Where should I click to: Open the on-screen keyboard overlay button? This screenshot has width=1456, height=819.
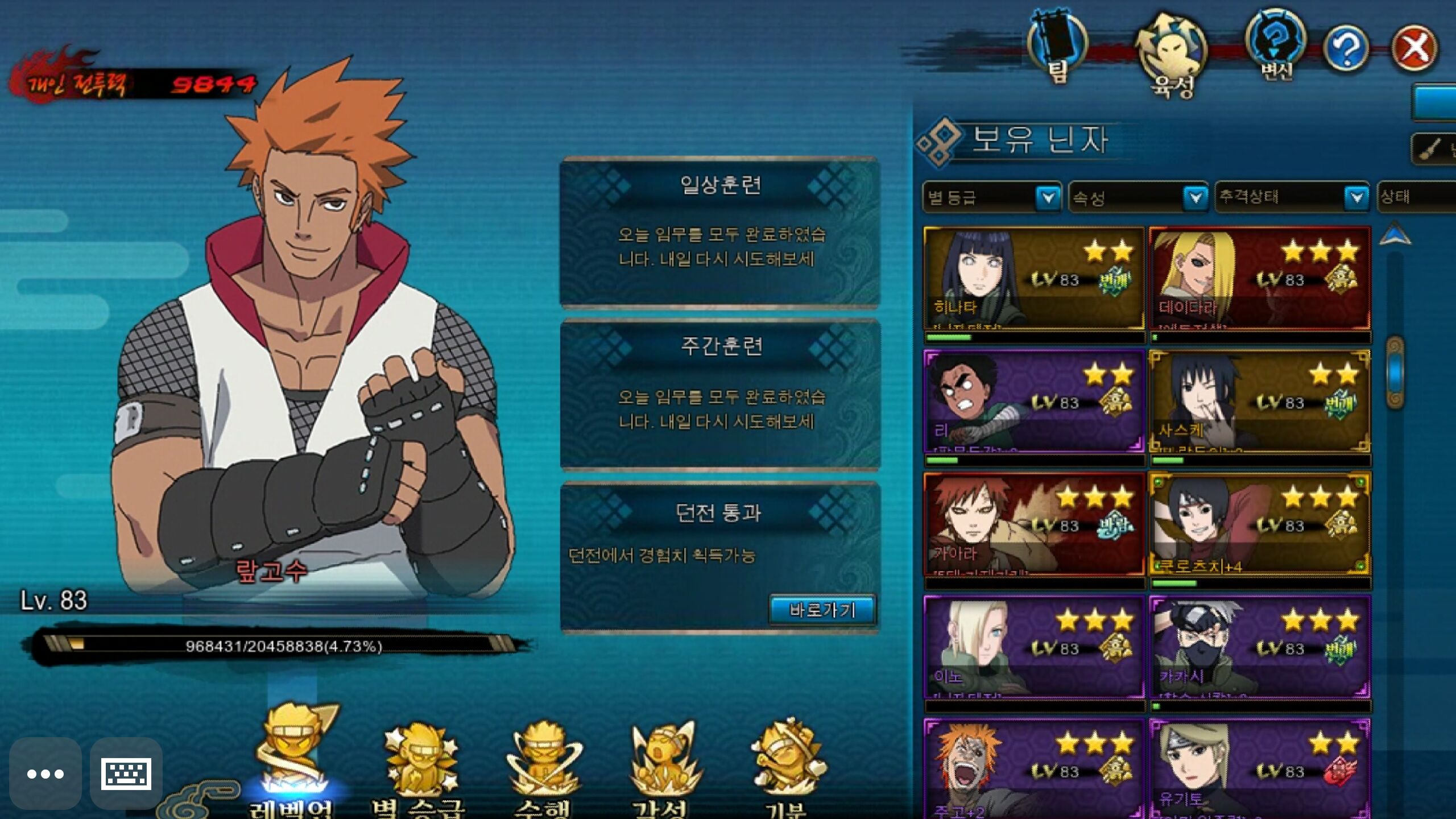[x=126, y=773]
